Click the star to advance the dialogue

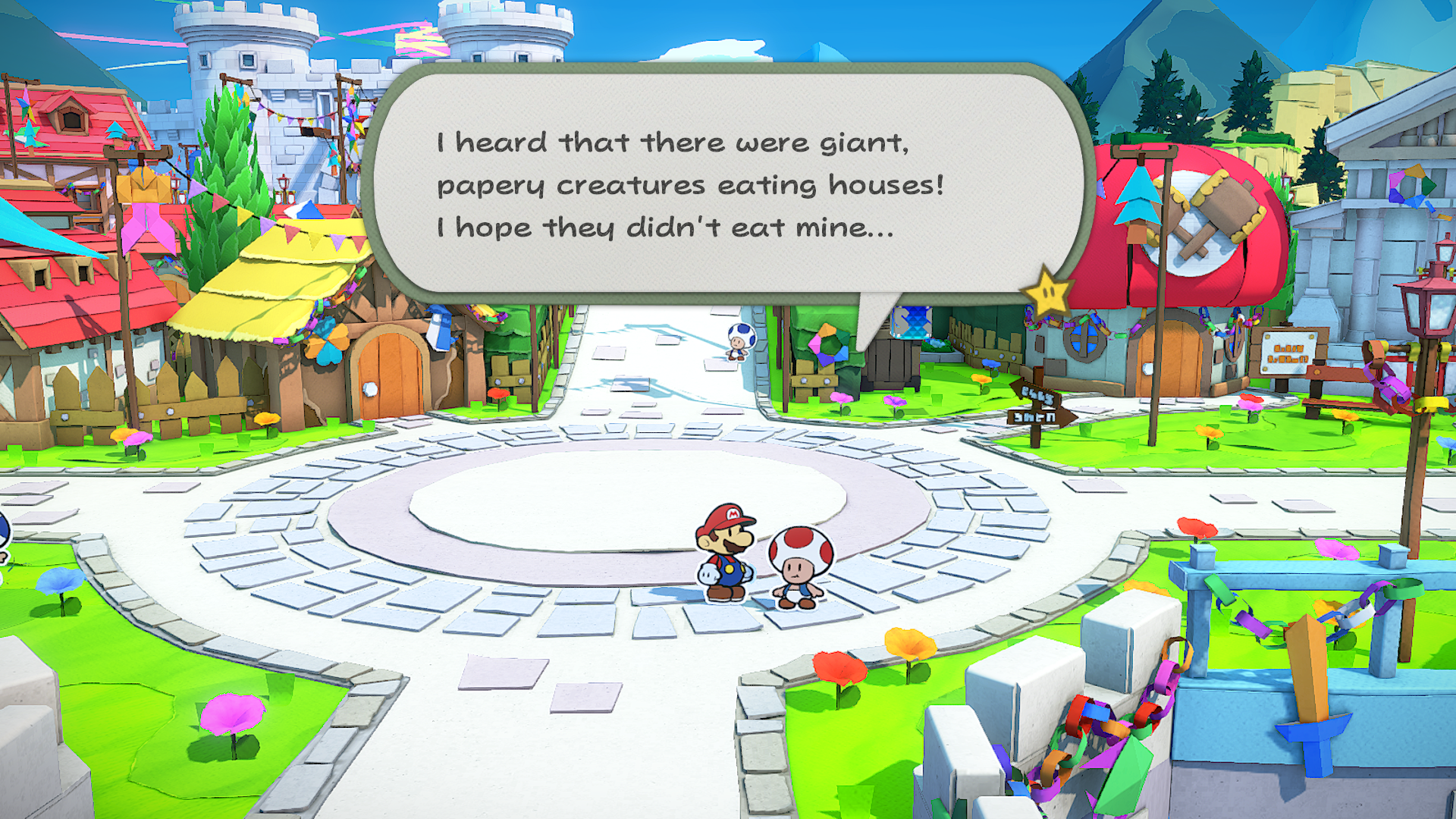point(1047,292)
